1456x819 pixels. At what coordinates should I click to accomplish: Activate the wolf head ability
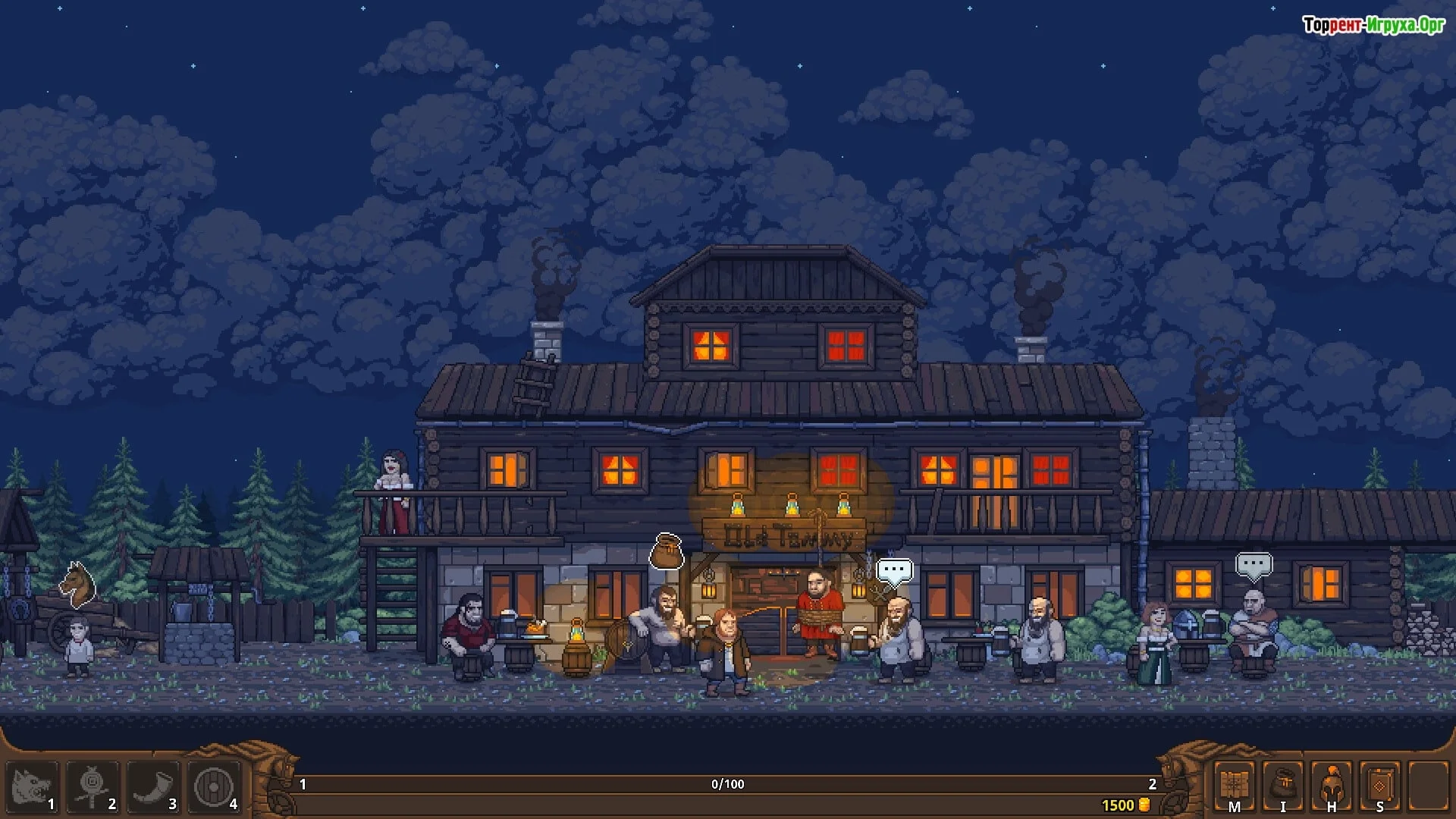pyautogui.click(x=31, y=787)
